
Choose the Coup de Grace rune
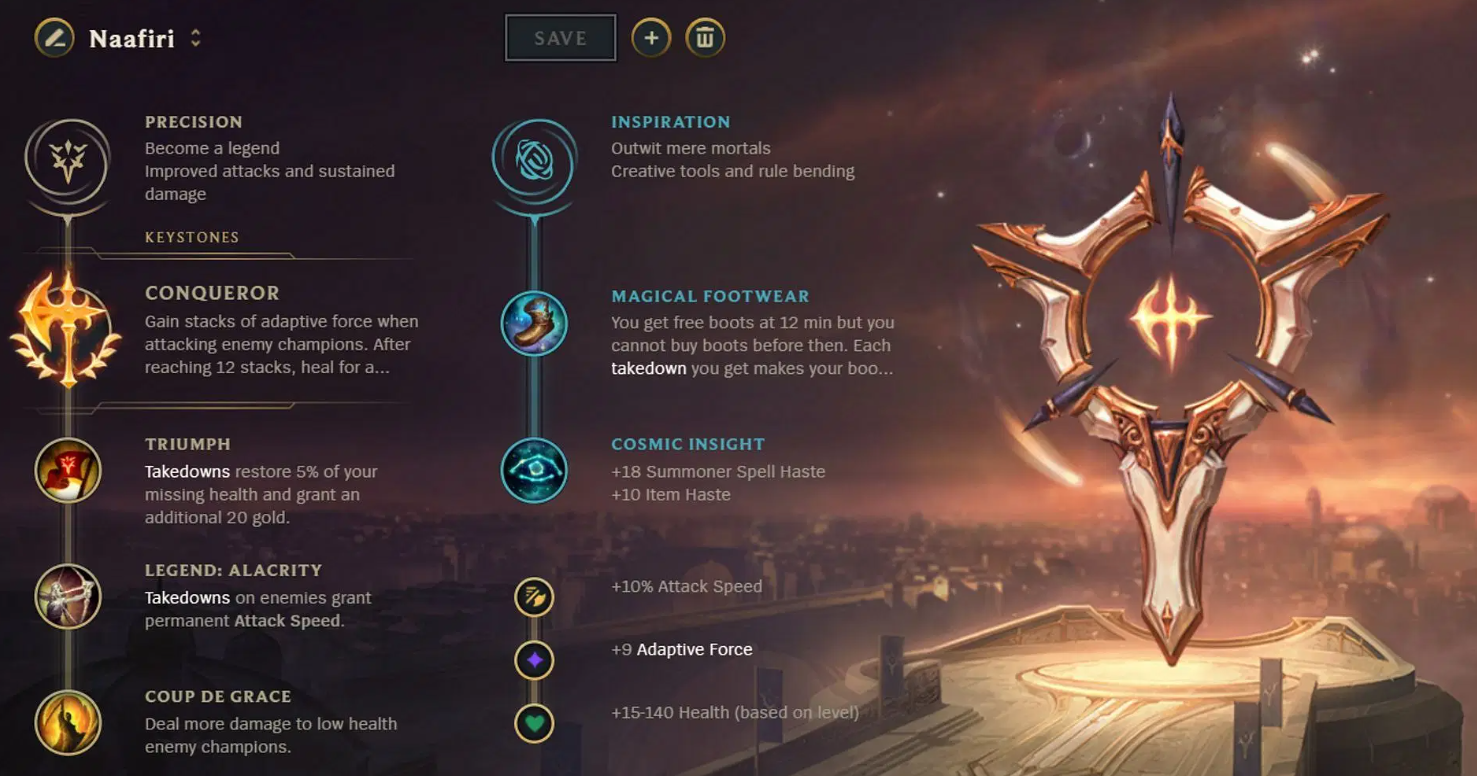(x=68, y=722)
